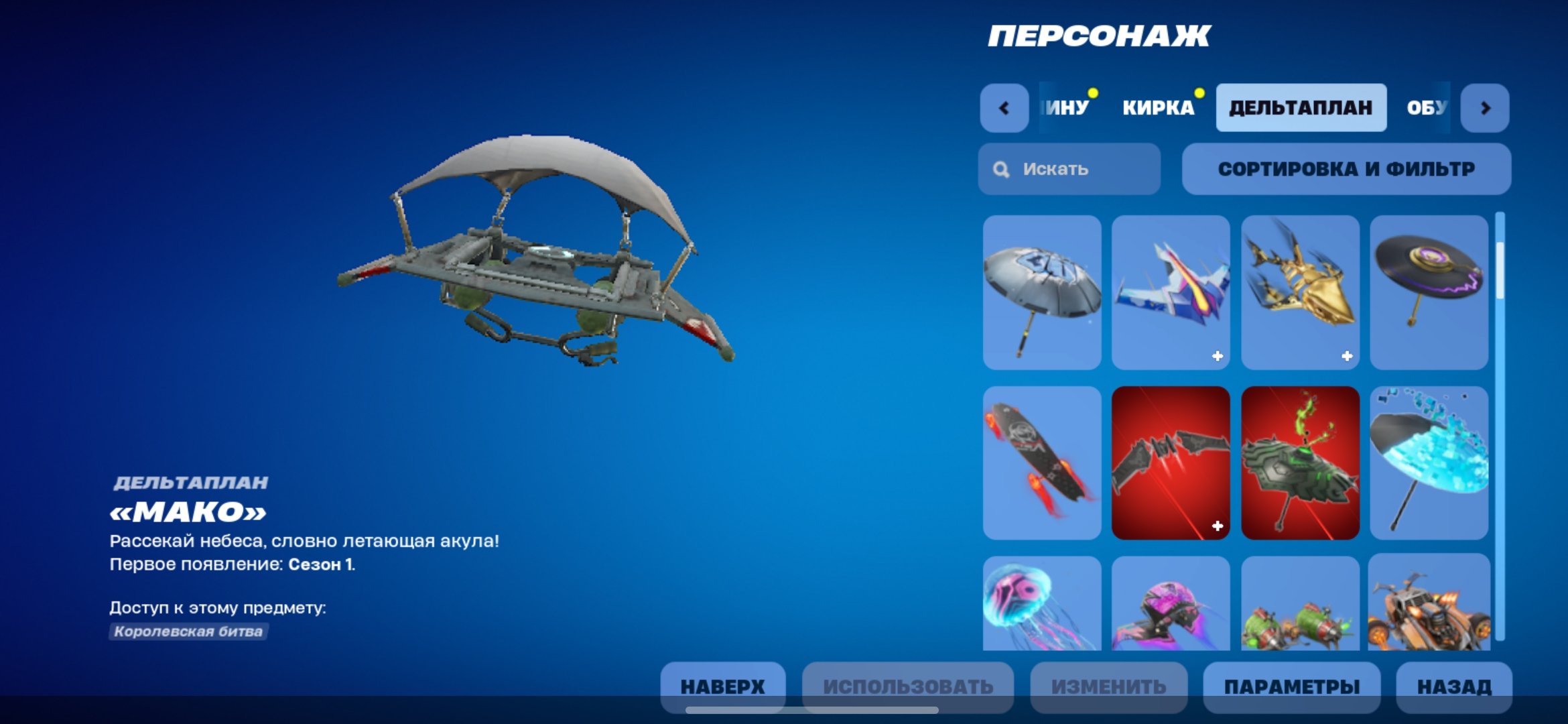Open ПАРАМЕТРЫ settings
Viewport: 1568px width, 724px height.
pos(1292,686)
